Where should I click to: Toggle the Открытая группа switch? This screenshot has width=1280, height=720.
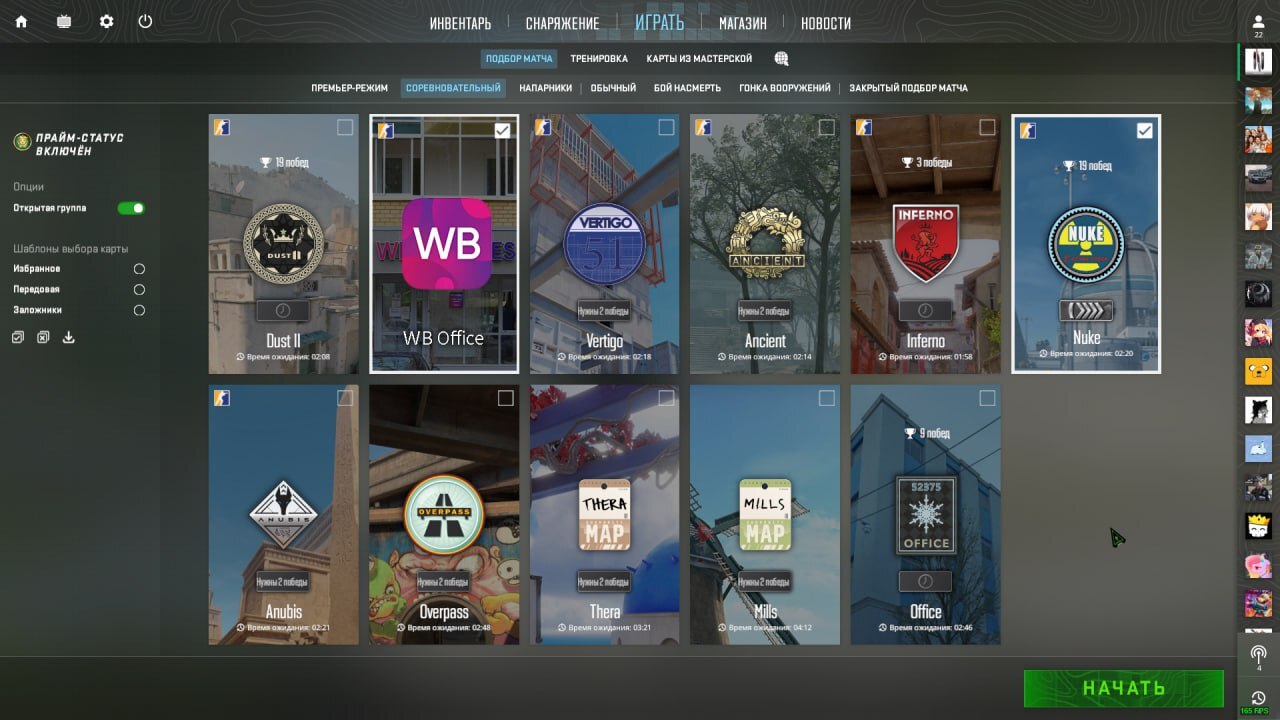click(x=131, y=208)
